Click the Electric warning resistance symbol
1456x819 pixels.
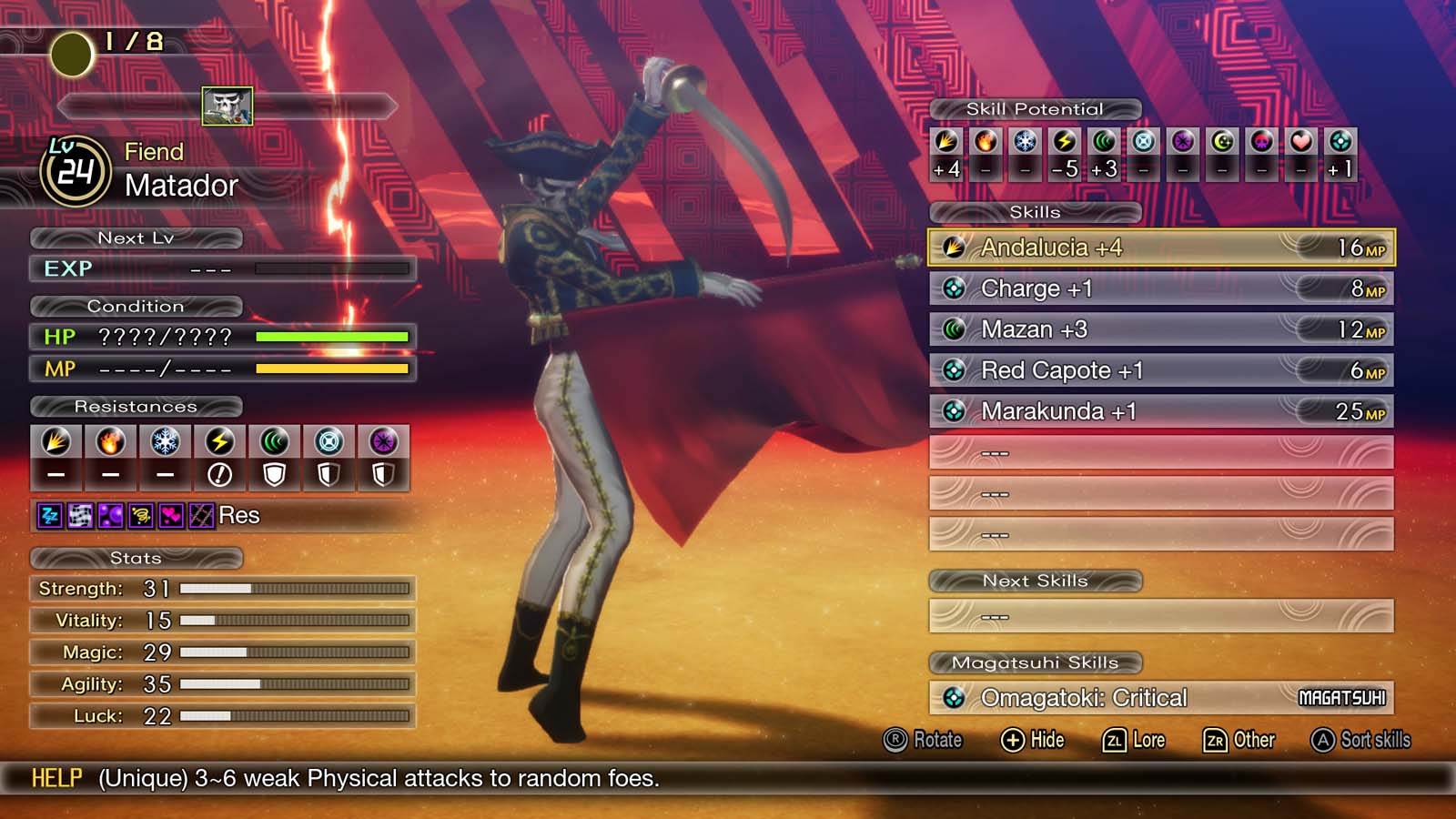(x=219, y=472)
